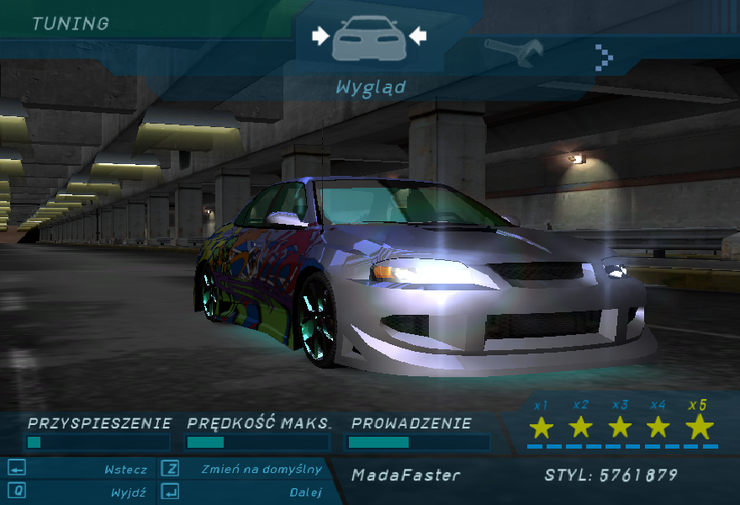The image size is (740, 505).
Task: Continue with the Dalej option
Action: tap(305, 492)
